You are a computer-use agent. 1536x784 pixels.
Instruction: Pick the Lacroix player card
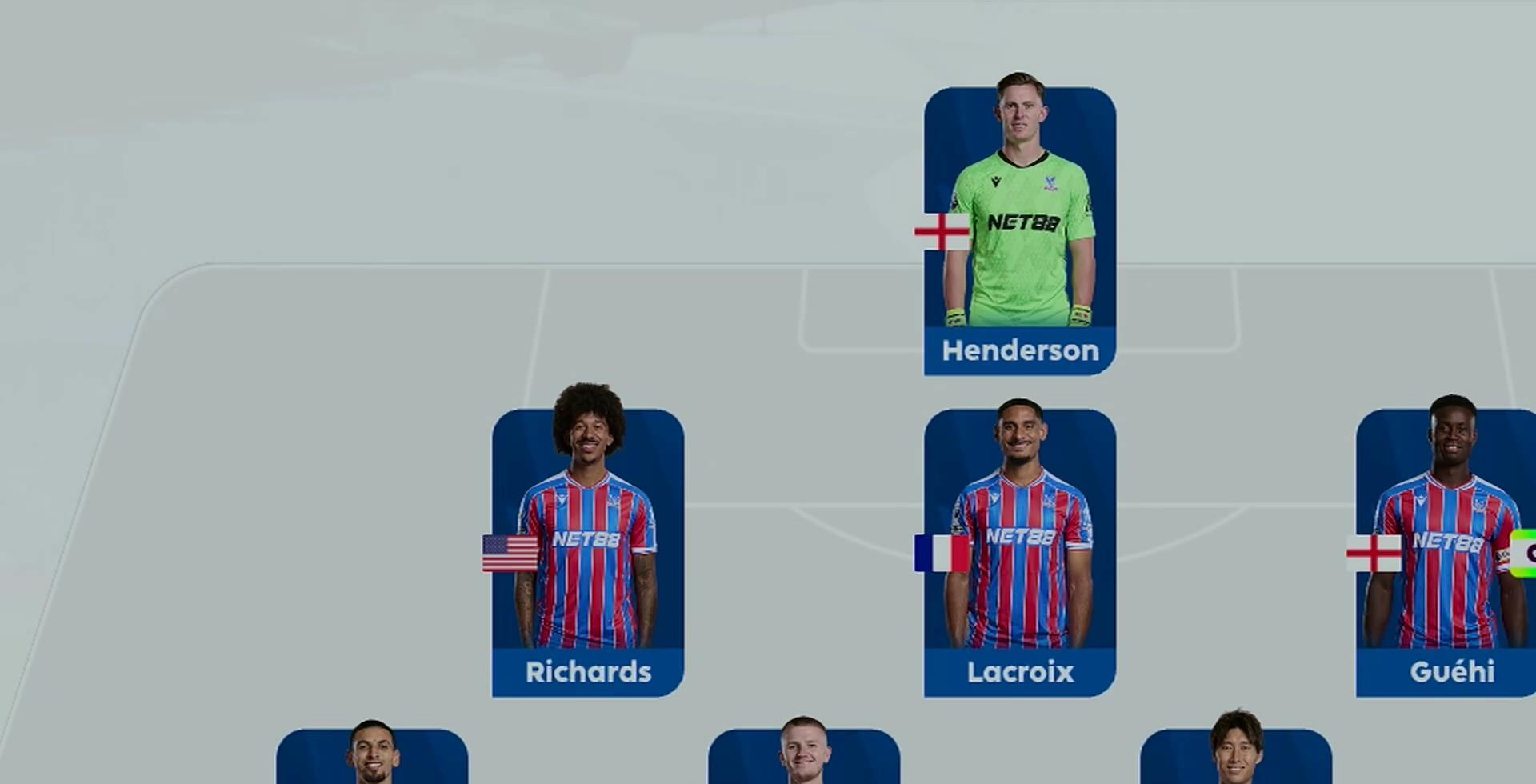coord(1020,554)
